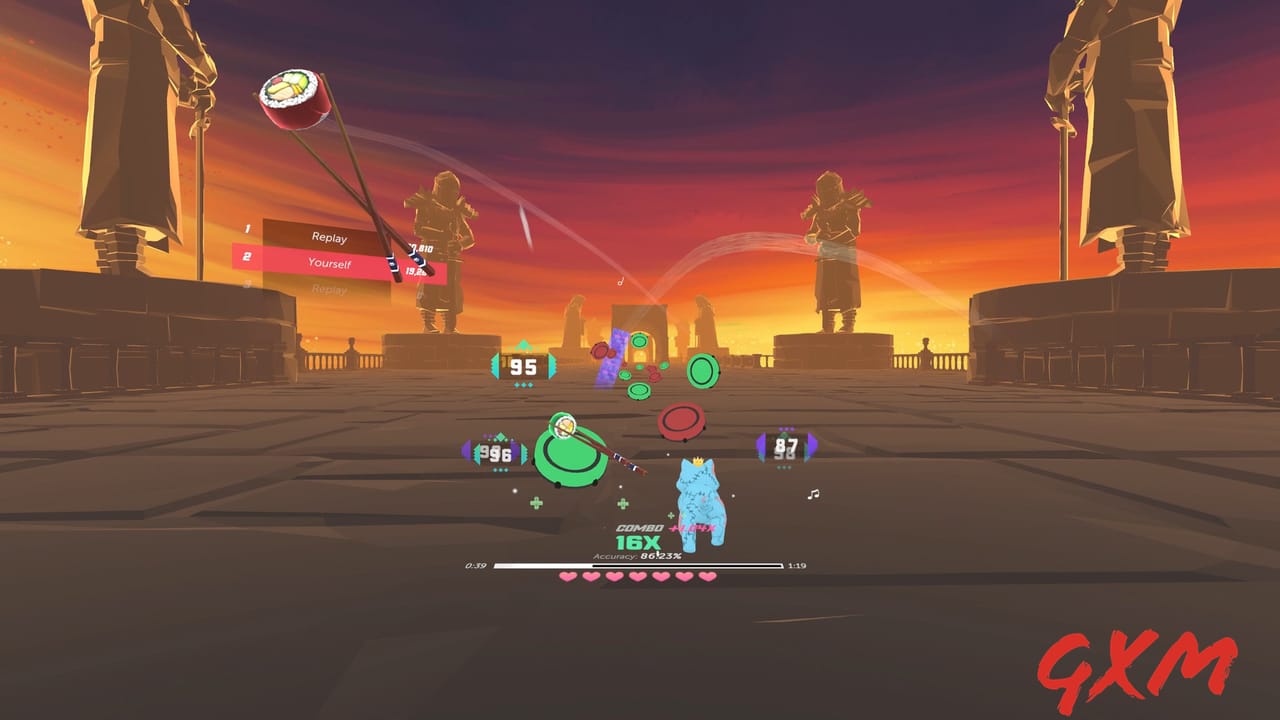
Task: Select the Yourself entry on the leaderboard
Action: 330,263
